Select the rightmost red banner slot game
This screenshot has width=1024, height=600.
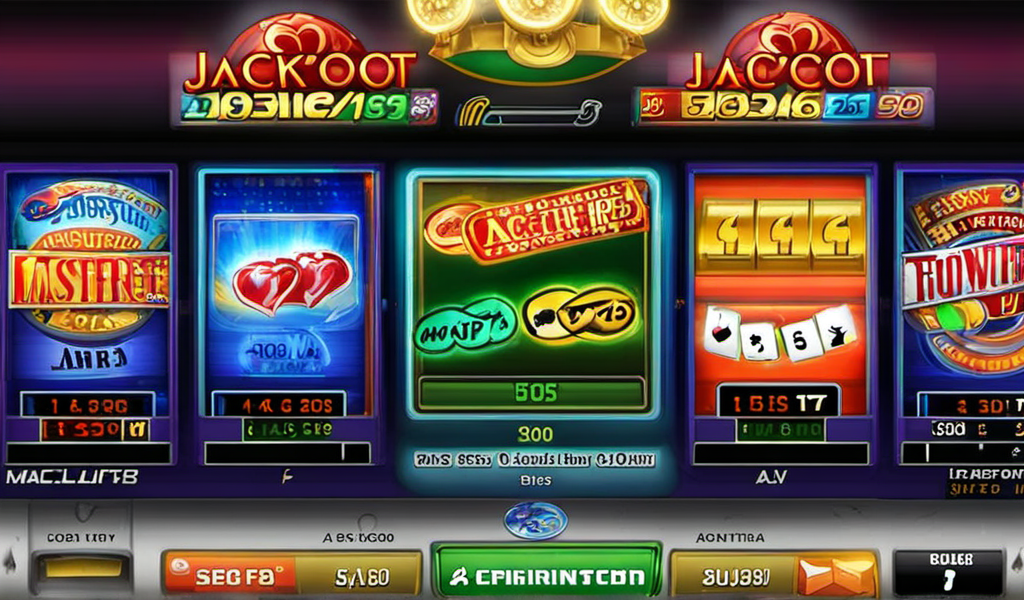[962, 290]
